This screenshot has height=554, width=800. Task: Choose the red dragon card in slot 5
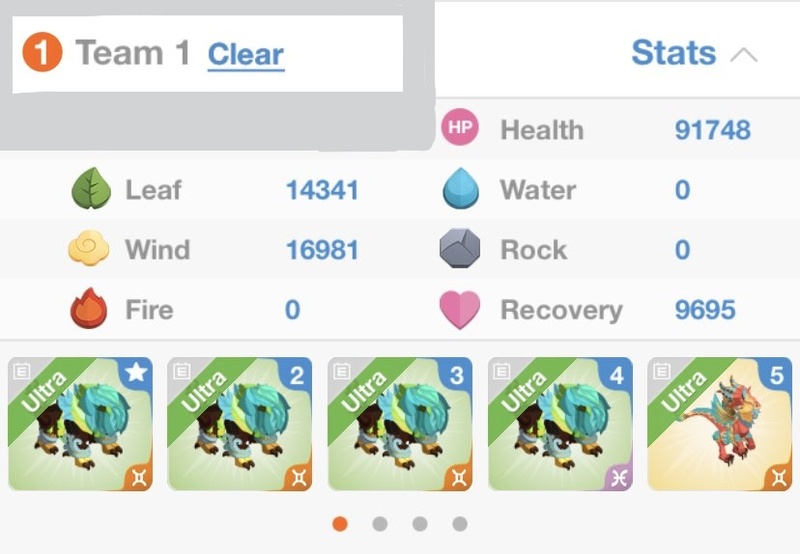coord(720,424)
